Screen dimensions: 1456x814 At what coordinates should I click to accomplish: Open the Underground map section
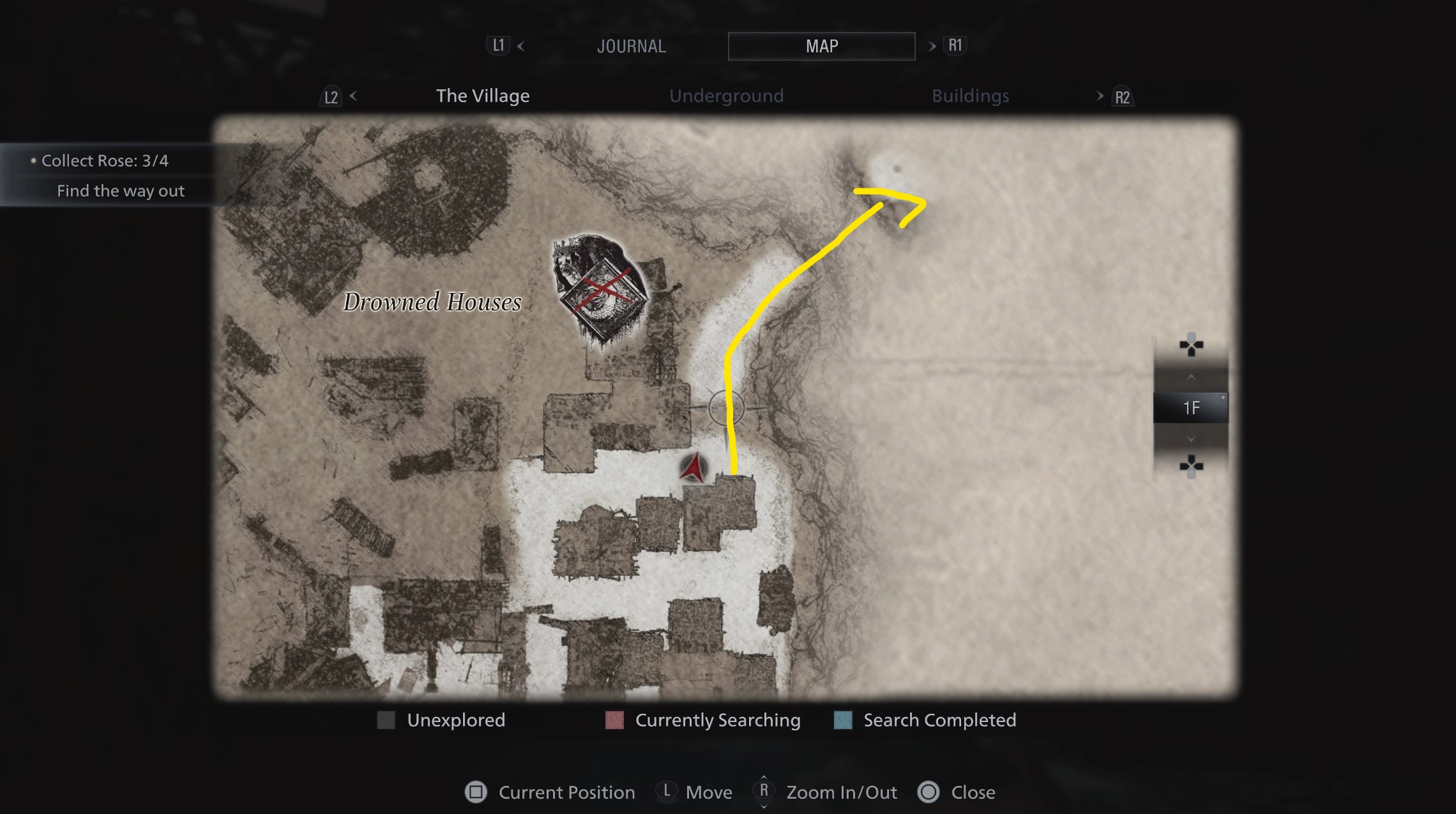click(726, 96)
